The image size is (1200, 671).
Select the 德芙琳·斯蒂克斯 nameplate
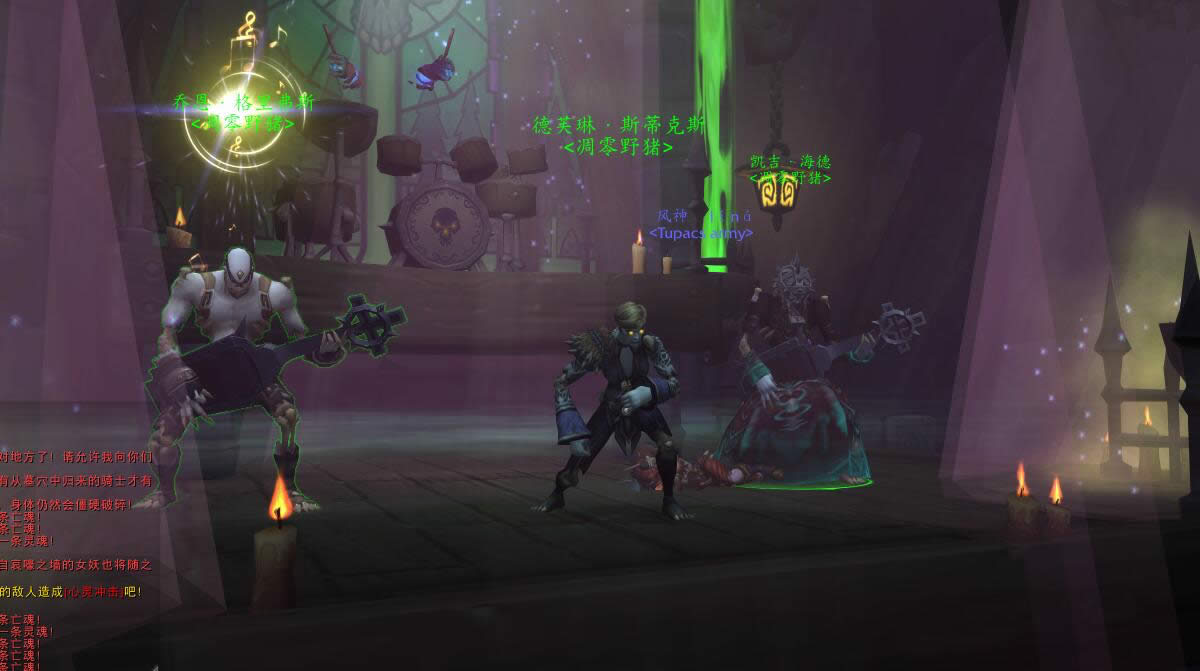(x=618, y=126)
